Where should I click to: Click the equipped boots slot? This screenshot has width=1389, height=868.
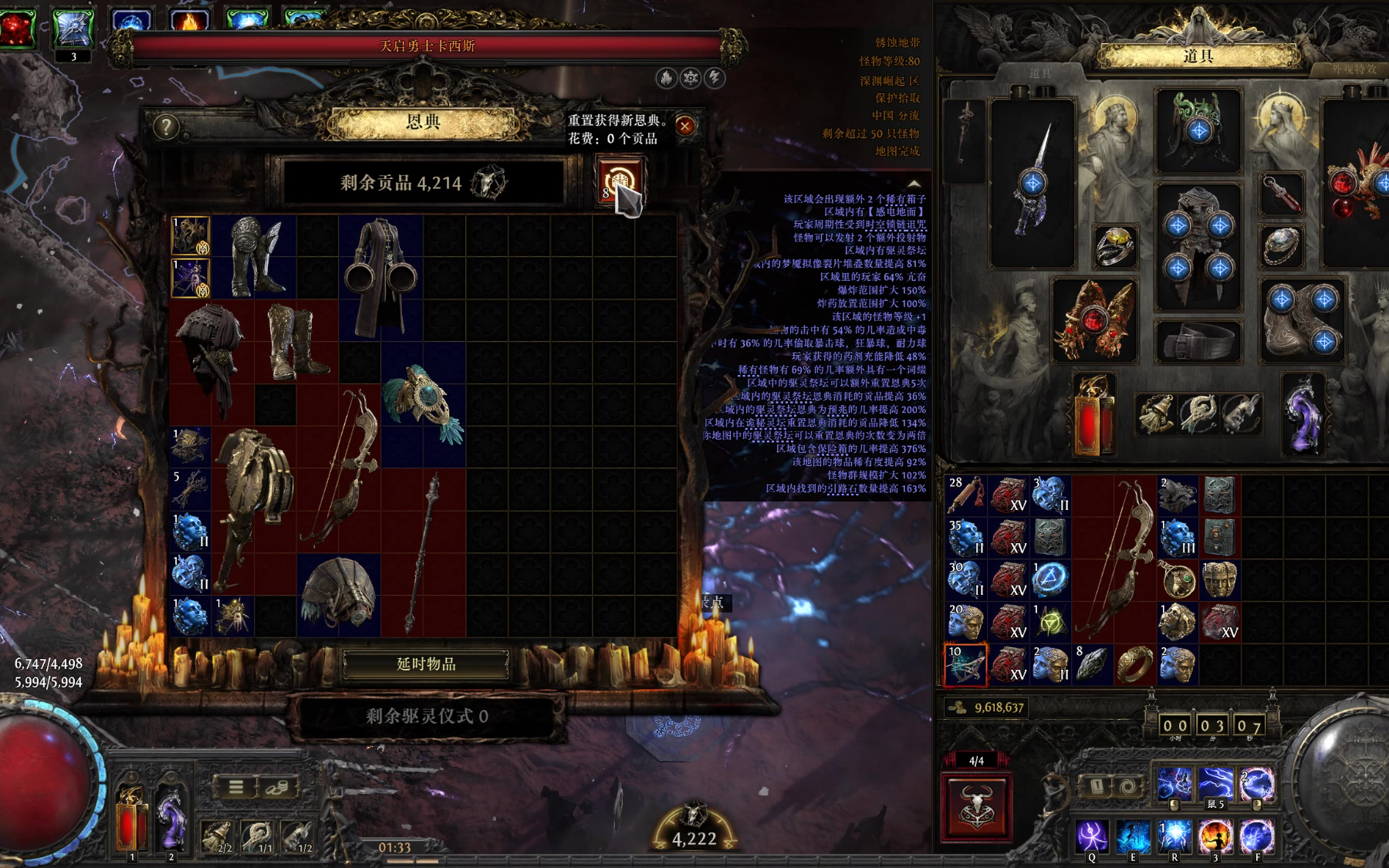pyautogui.click(x=1303, y=319)
